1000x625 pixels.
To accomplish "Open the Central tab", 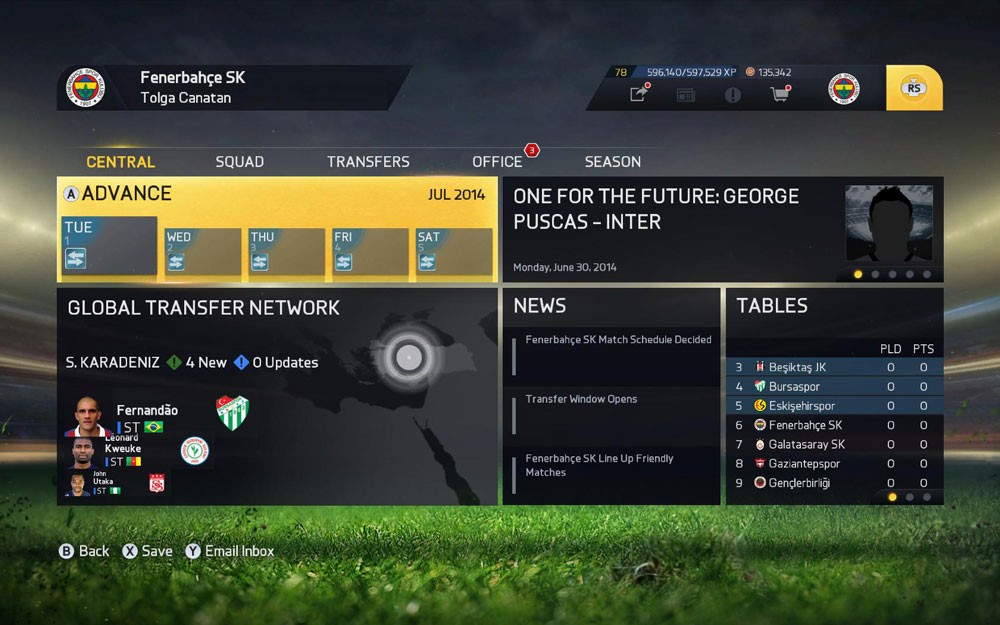I will (x=120, y=162).
